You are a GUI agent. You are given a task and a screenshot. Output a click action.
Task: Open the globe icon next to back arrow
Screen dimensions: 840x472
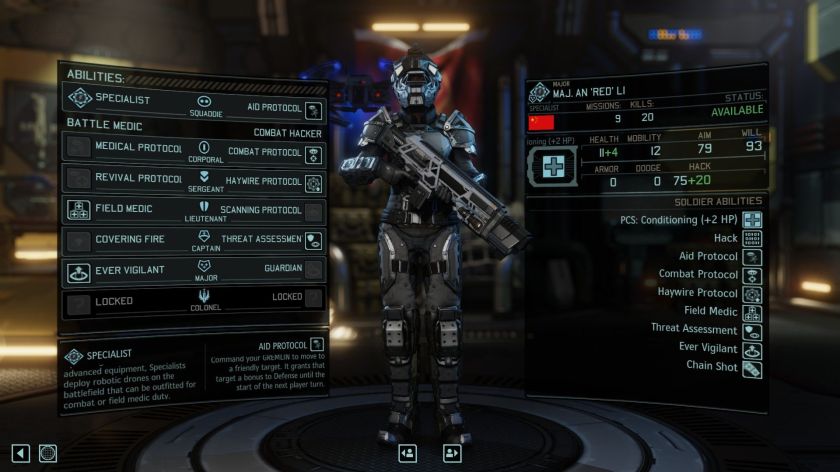click(x=48, y=453)
